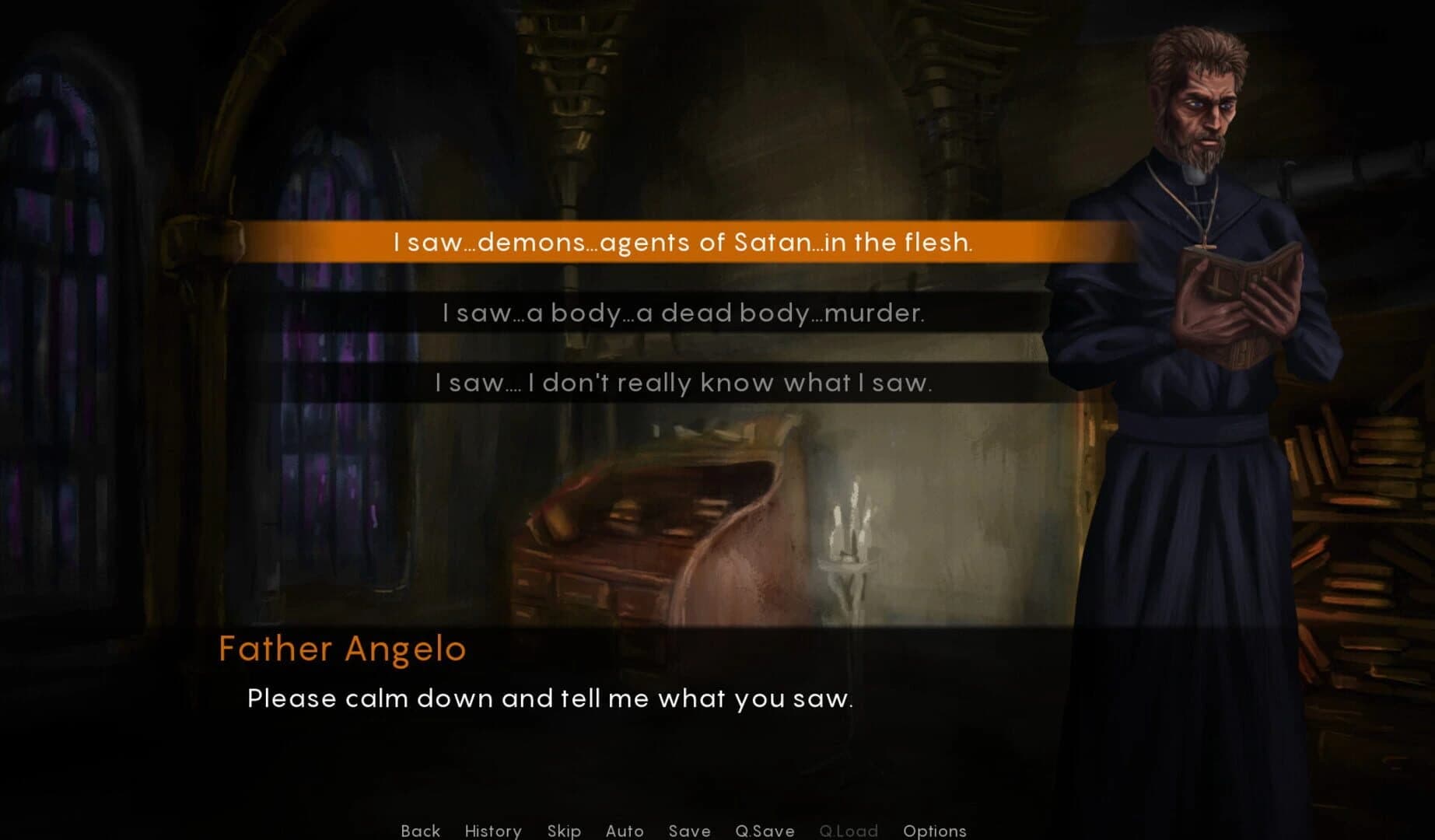Enable Auto-advance mode
This screenshot has height=840, width=1435.
point(624,831)
